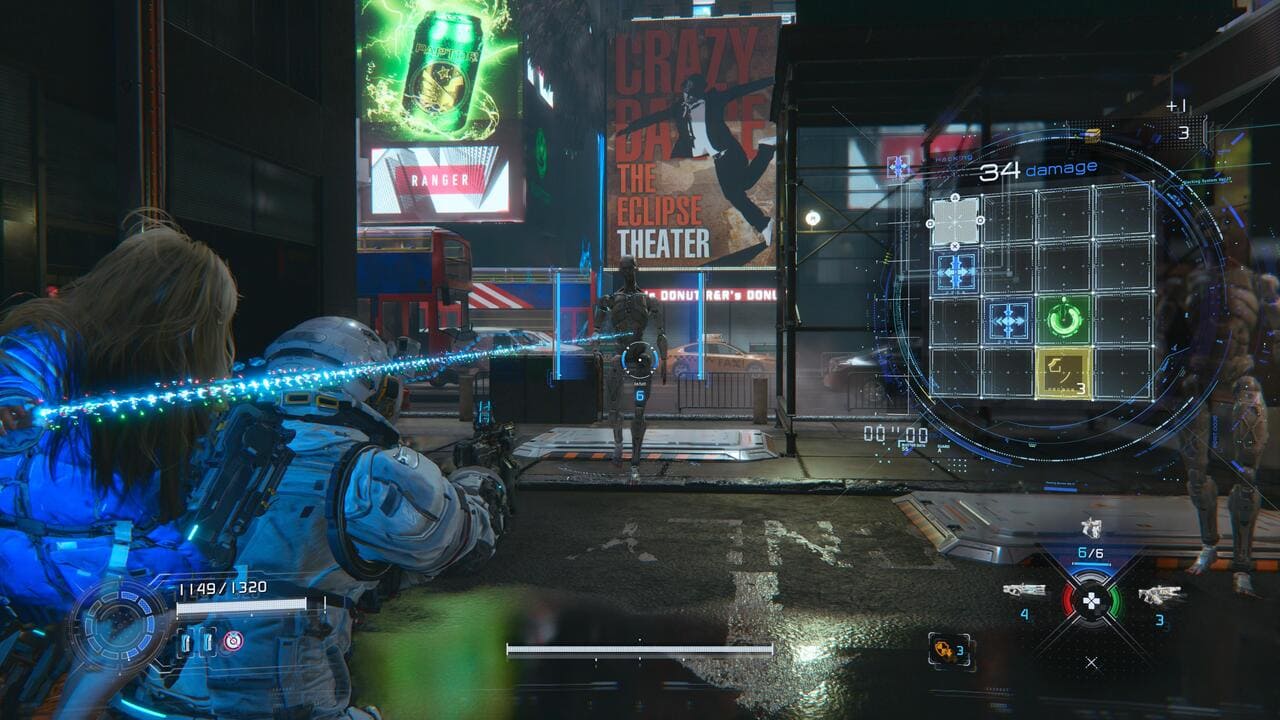
Task: Select the white cursor tile on hacking grid
Action: 955,221
